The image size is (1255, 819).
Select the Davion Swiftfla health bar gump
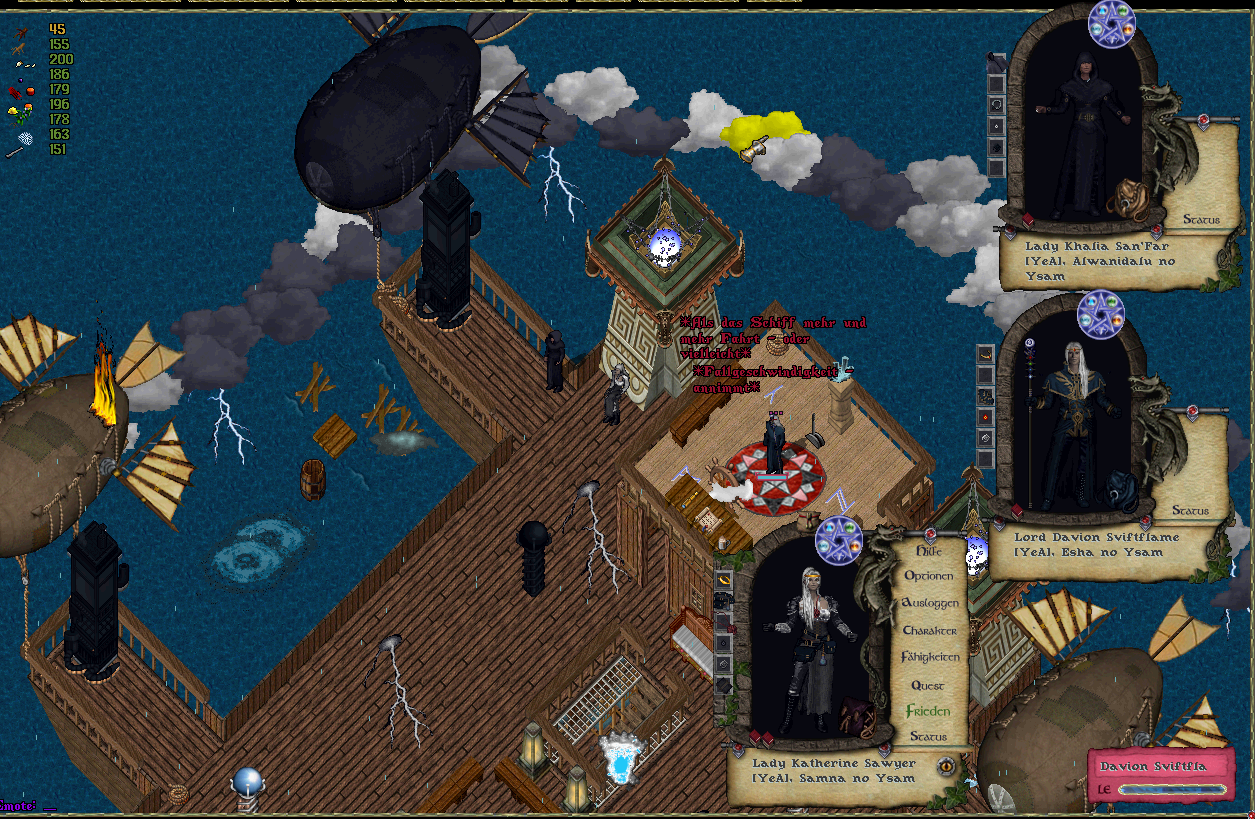[1161, 777]
